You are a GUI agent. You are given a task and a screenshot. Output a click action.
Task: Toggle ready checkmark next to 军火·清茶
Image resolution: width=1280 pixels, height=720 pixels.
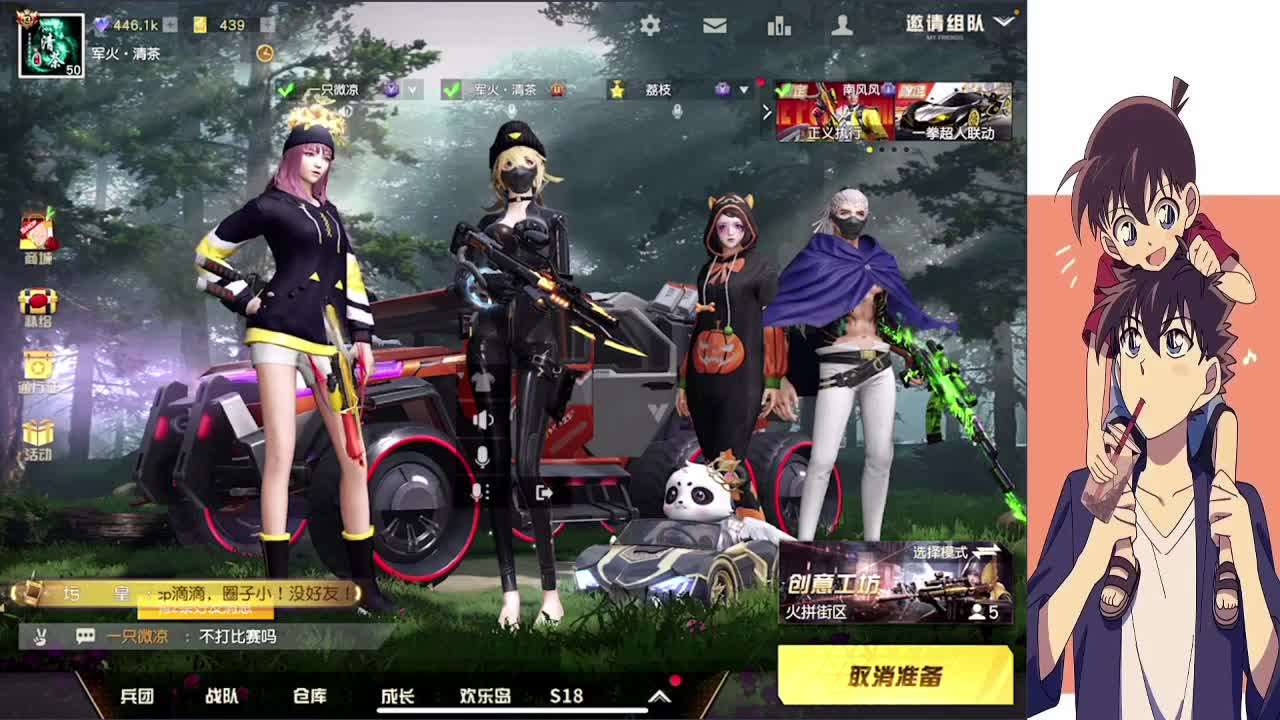pos(451,90)
